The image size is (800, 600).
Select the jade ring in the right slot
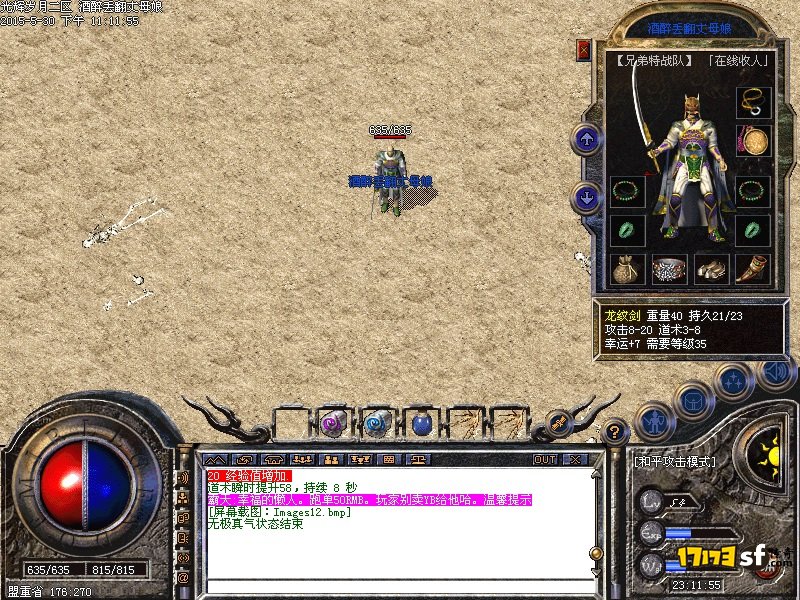(752, 229)
